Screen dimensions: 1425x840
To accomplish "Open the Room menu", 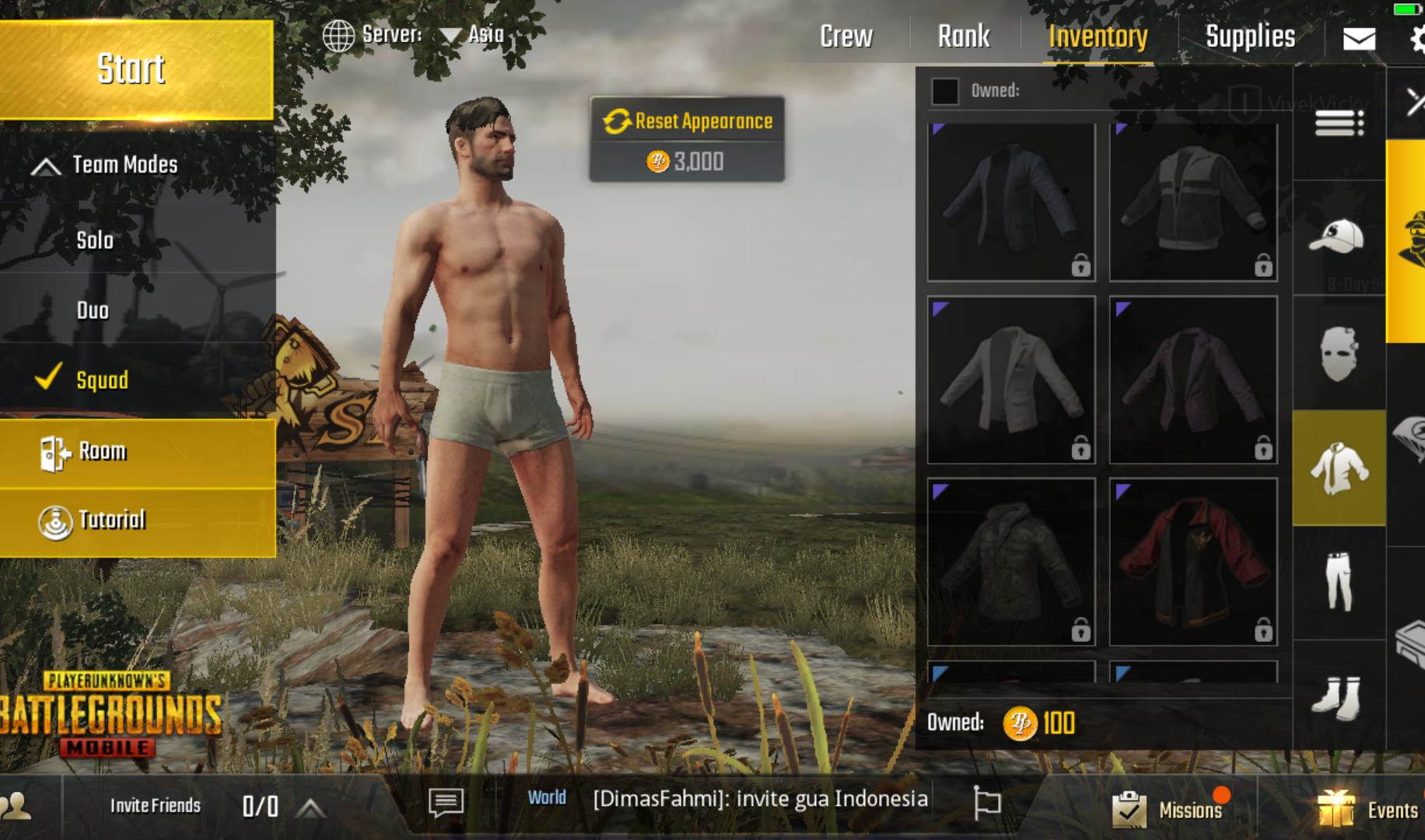I will pos(101,452).
